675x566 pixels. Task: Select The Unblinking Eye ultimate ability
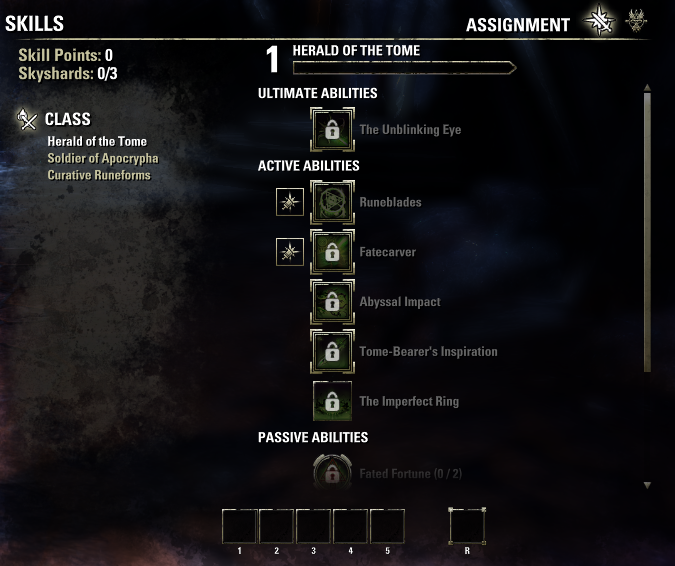tap(332, 130)
